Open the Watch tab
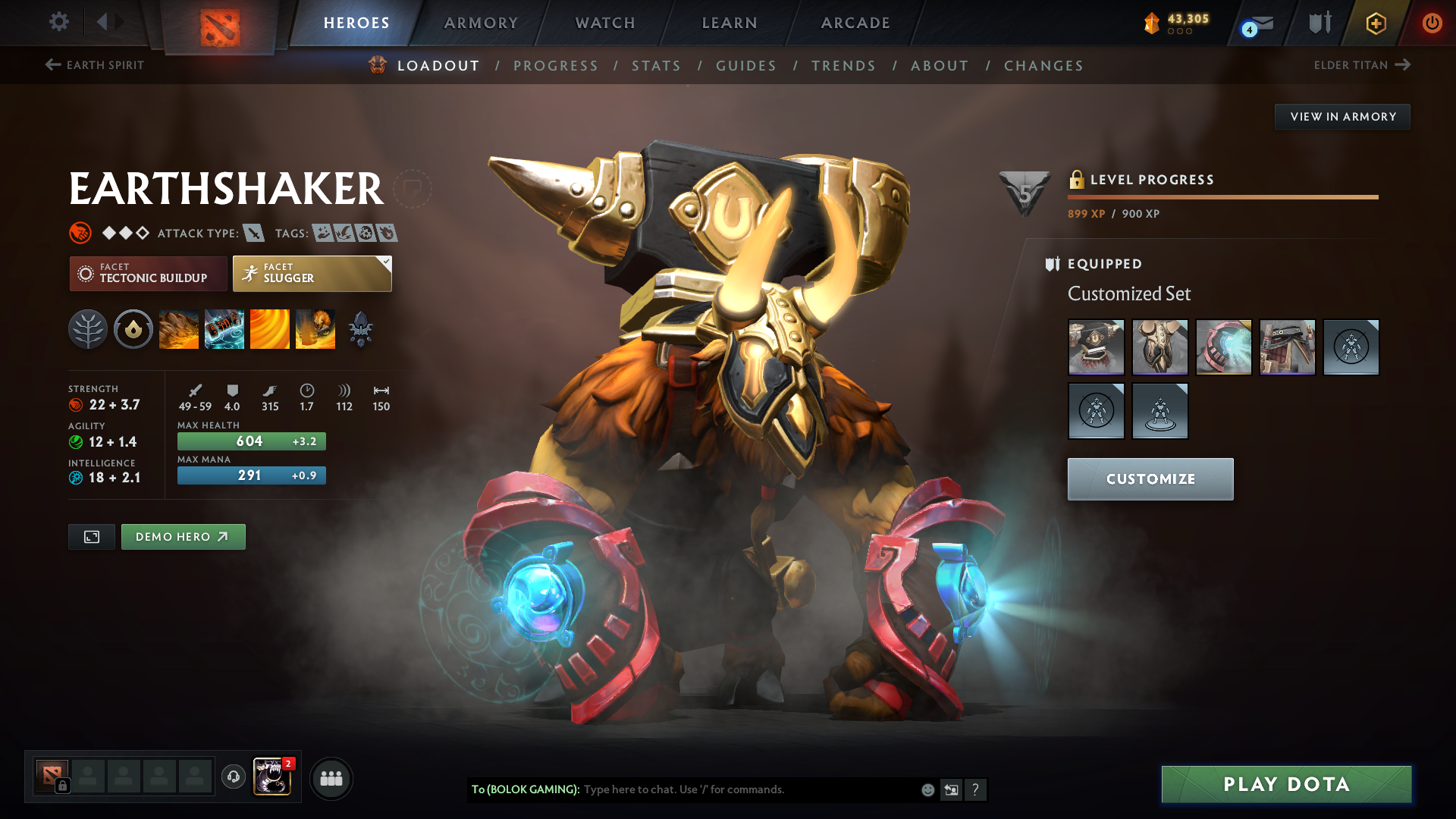The image size is (1456, 819). (x=605, y=23)
